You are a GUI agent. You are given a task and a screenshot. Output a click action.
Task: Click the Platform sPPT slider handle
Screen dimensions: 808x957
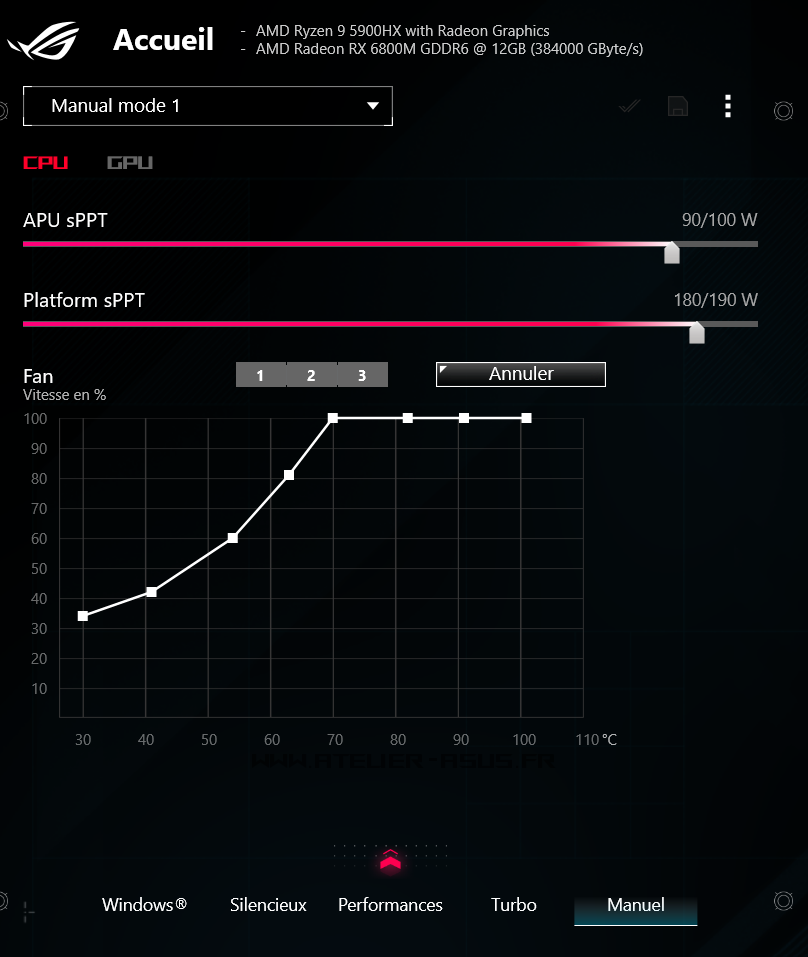[697, 332]
